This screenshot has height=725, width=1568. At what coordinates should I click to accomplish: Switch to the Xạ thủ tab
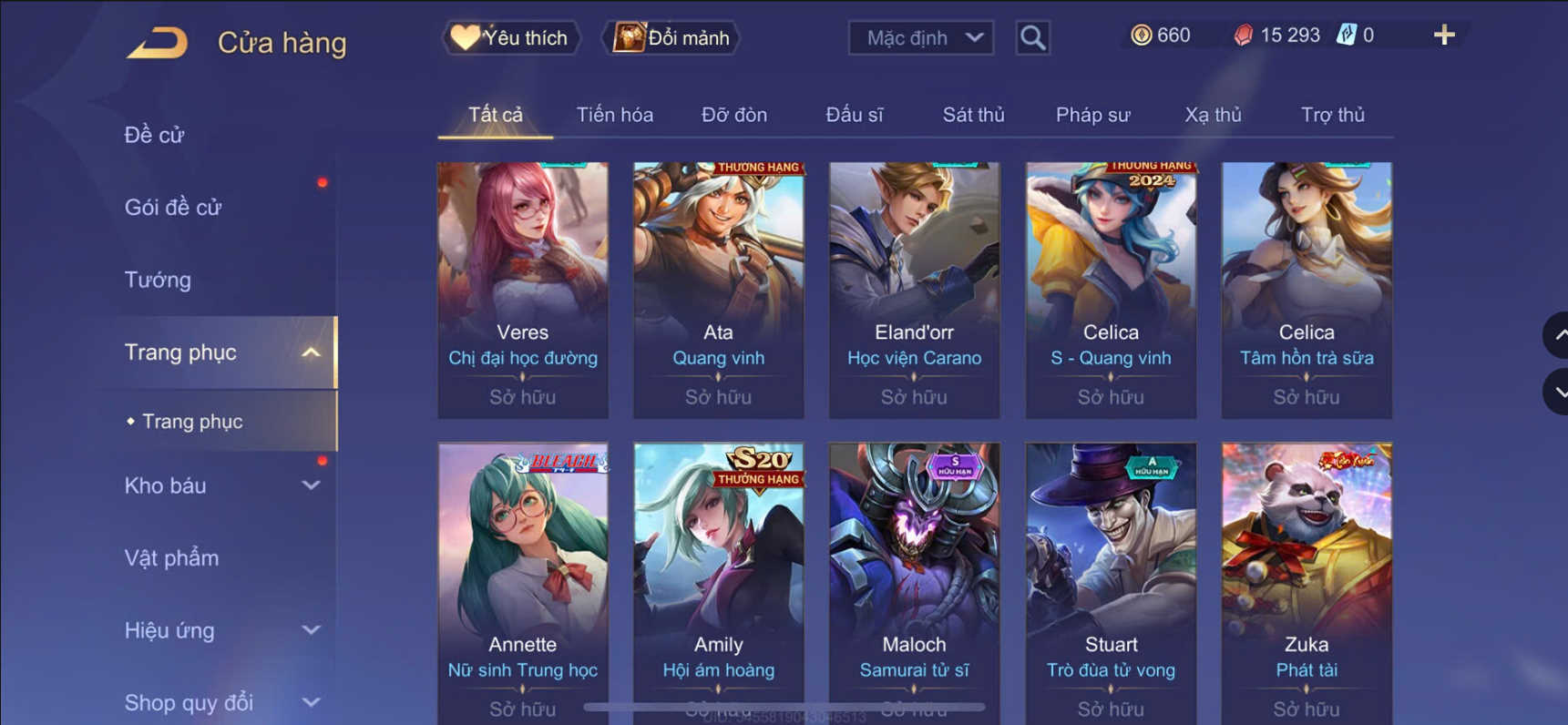click(x=1214, y=115)
